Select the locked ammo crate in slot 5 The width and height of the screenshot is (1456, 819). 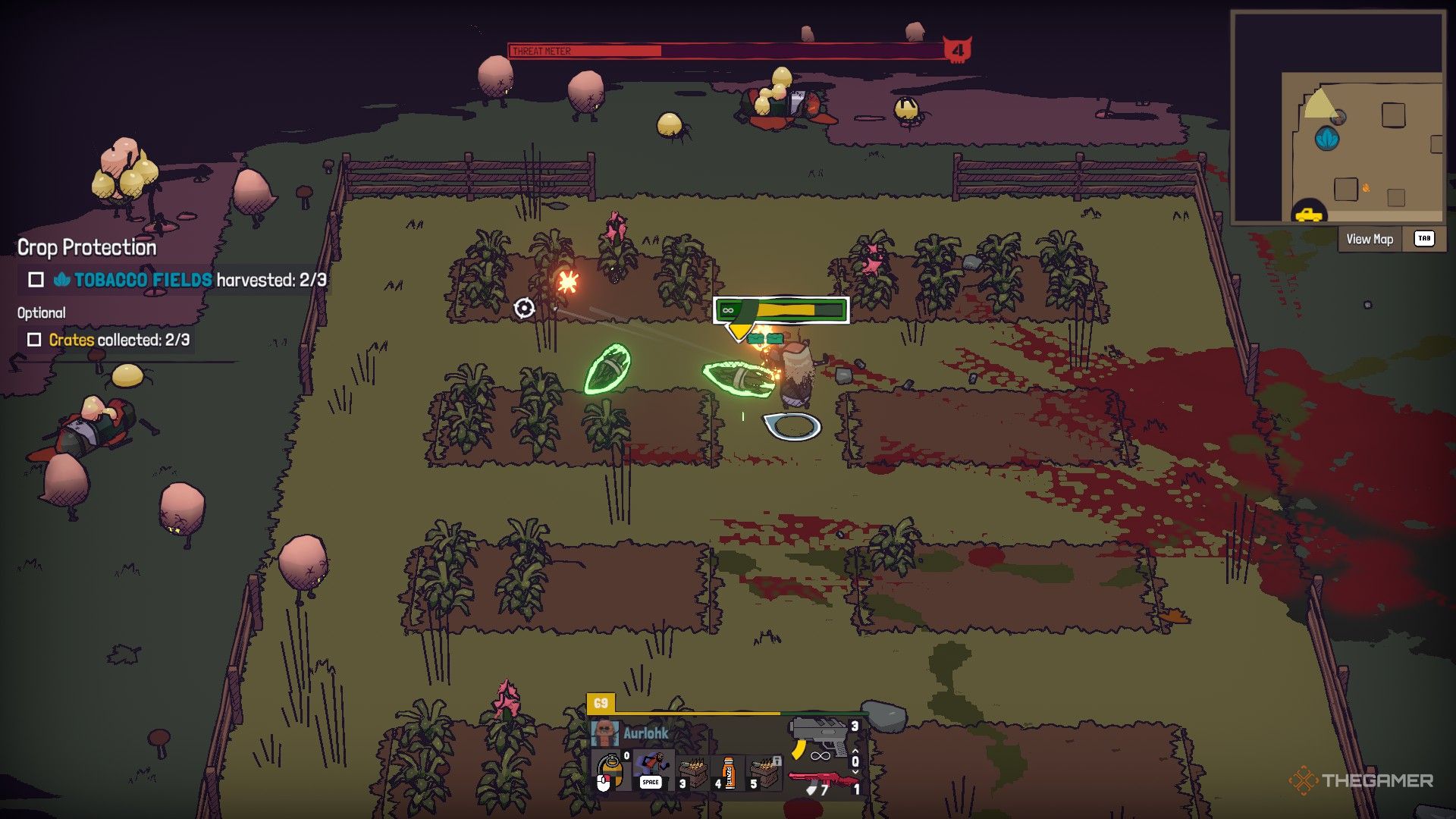(765, 773)
